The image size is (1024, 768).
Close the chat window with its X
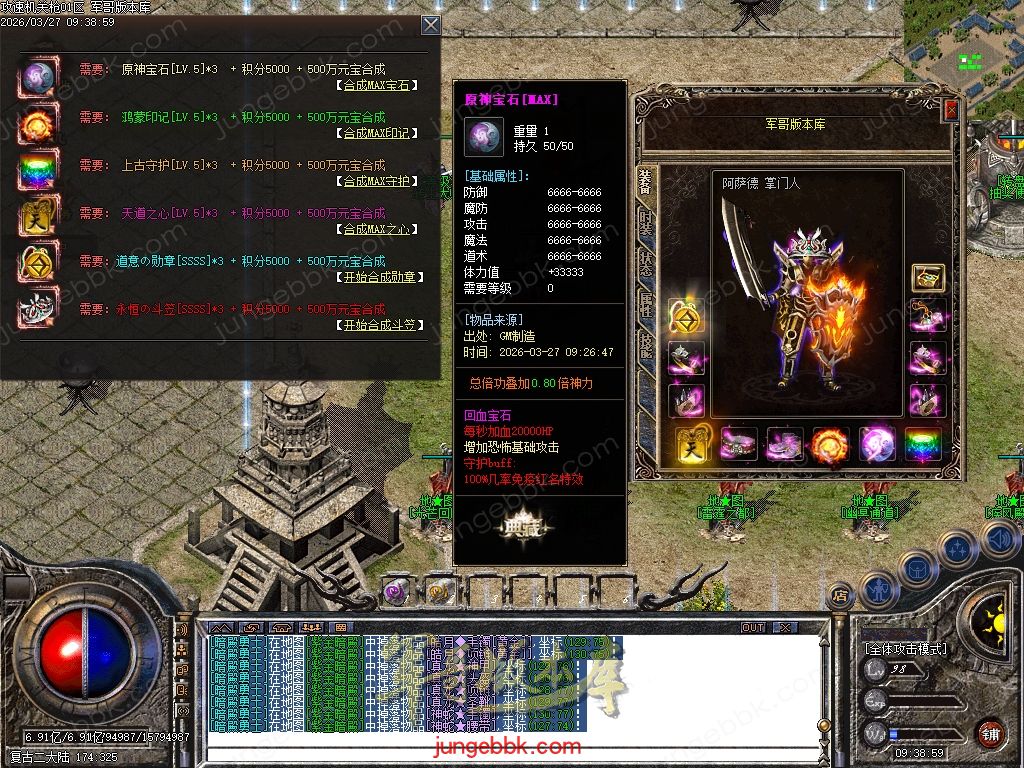pos(785,628)
